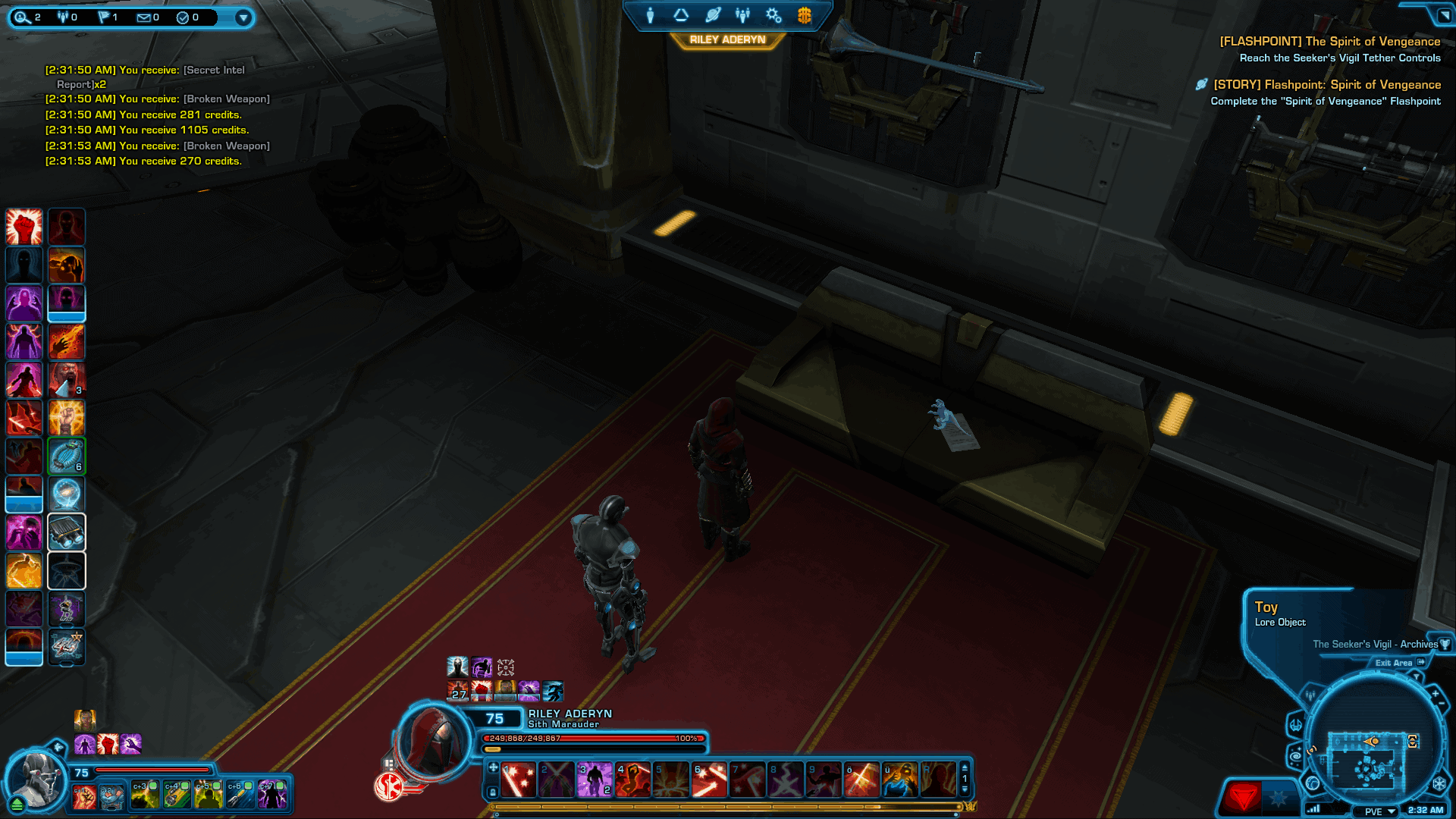
Task: Select the [STORY] Flashpoint quest entry
Action: (x=1326, y=85)
